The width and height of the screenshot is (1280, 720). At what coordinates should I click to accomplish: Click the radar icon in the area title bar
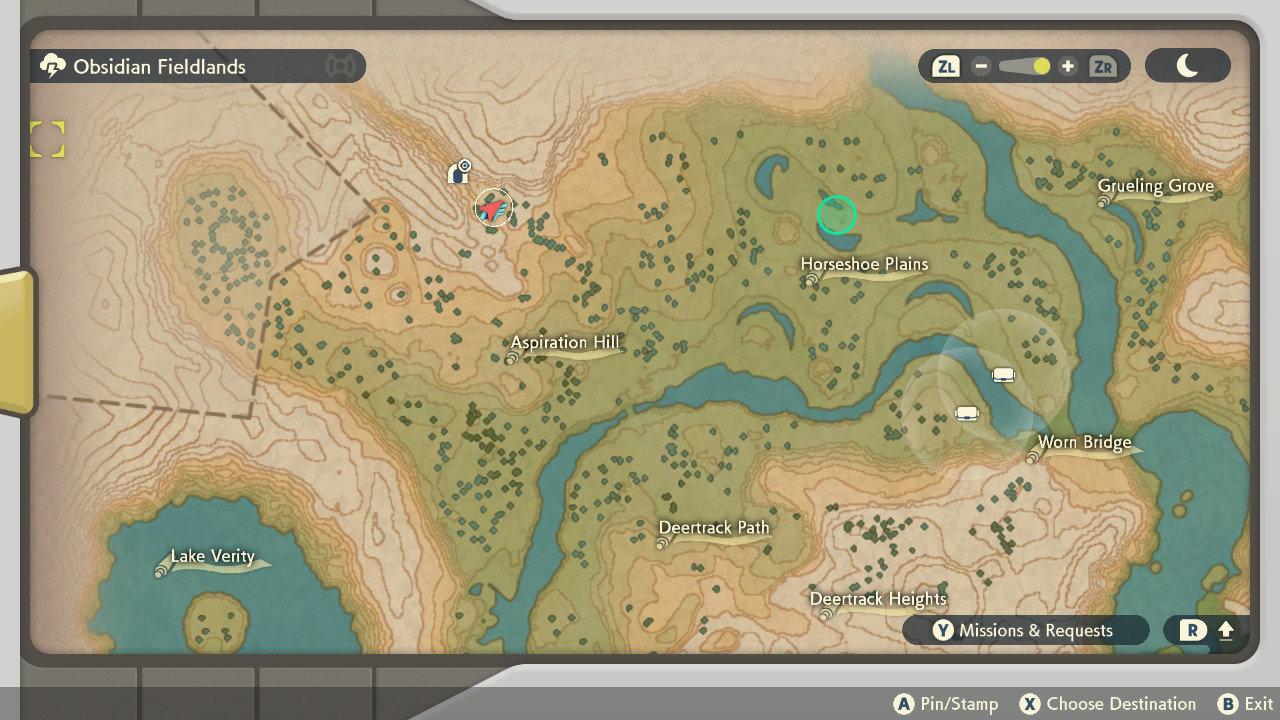click(x=340, y=66)
